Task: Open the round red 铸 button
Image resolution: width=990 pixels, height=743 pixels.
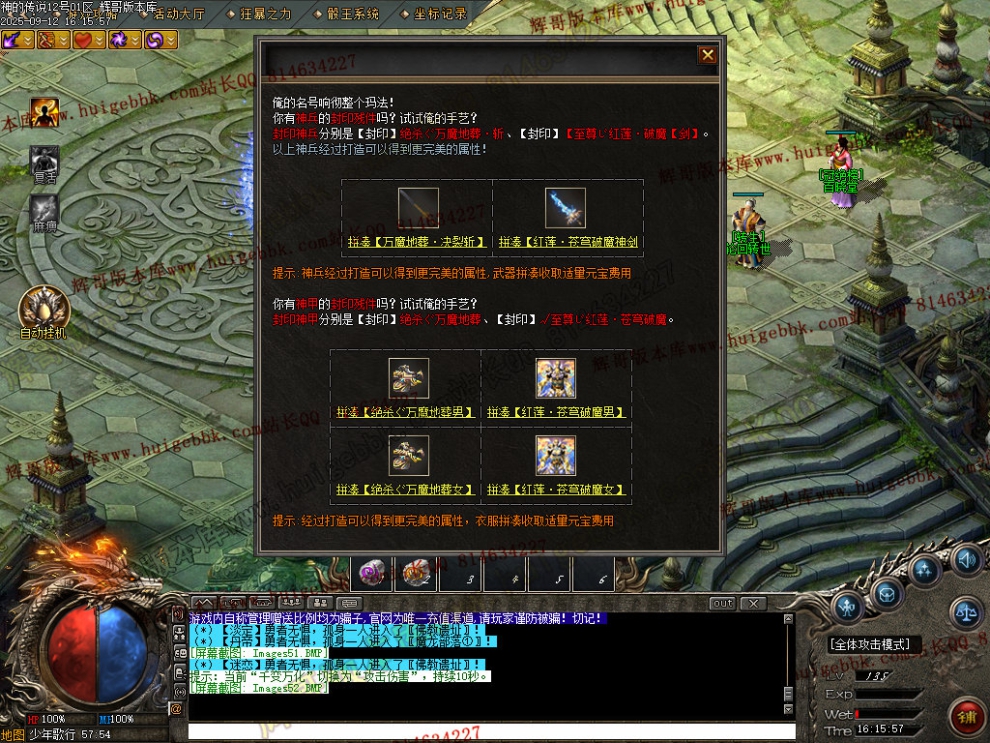Action: 966,716
